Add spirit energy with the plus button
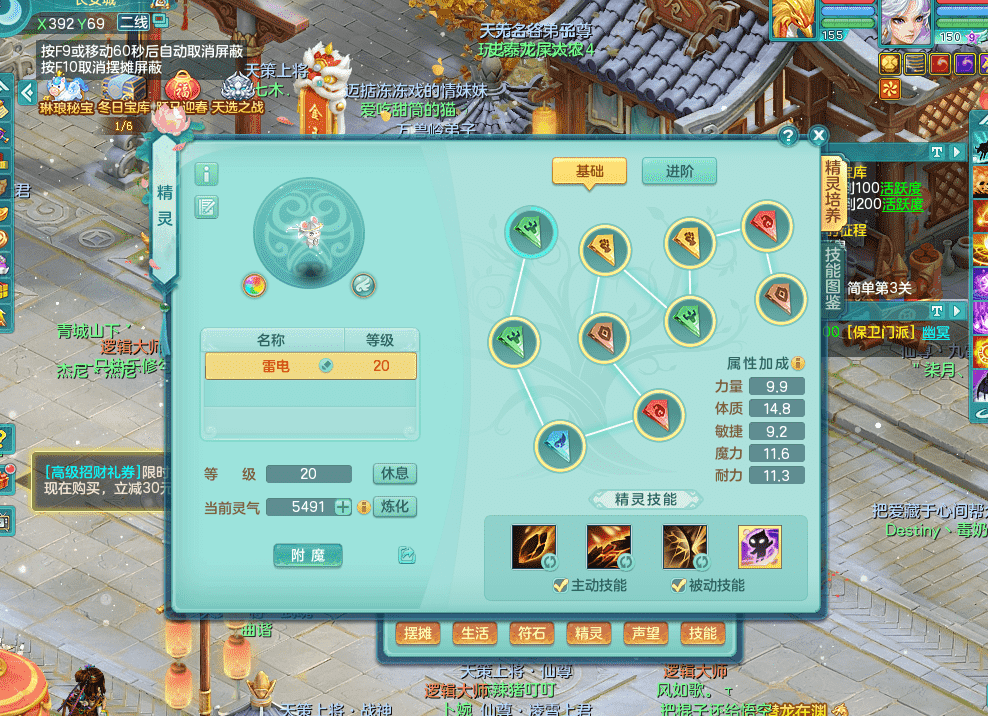This screenshot has height=716, width=988. pos(343,507)
